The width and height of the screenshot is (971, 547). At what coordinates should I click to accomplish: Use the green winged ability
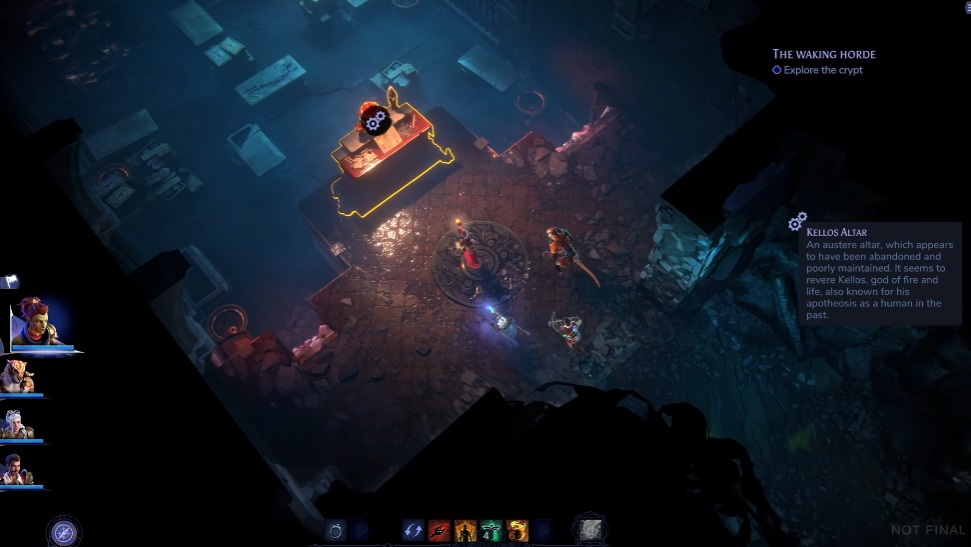click(x=490, y=532)
